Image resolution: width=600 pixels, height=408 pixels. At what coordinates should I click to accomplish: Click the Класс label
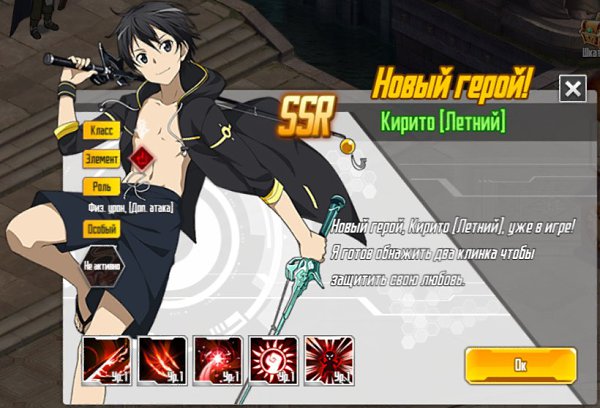pos(103,130)
